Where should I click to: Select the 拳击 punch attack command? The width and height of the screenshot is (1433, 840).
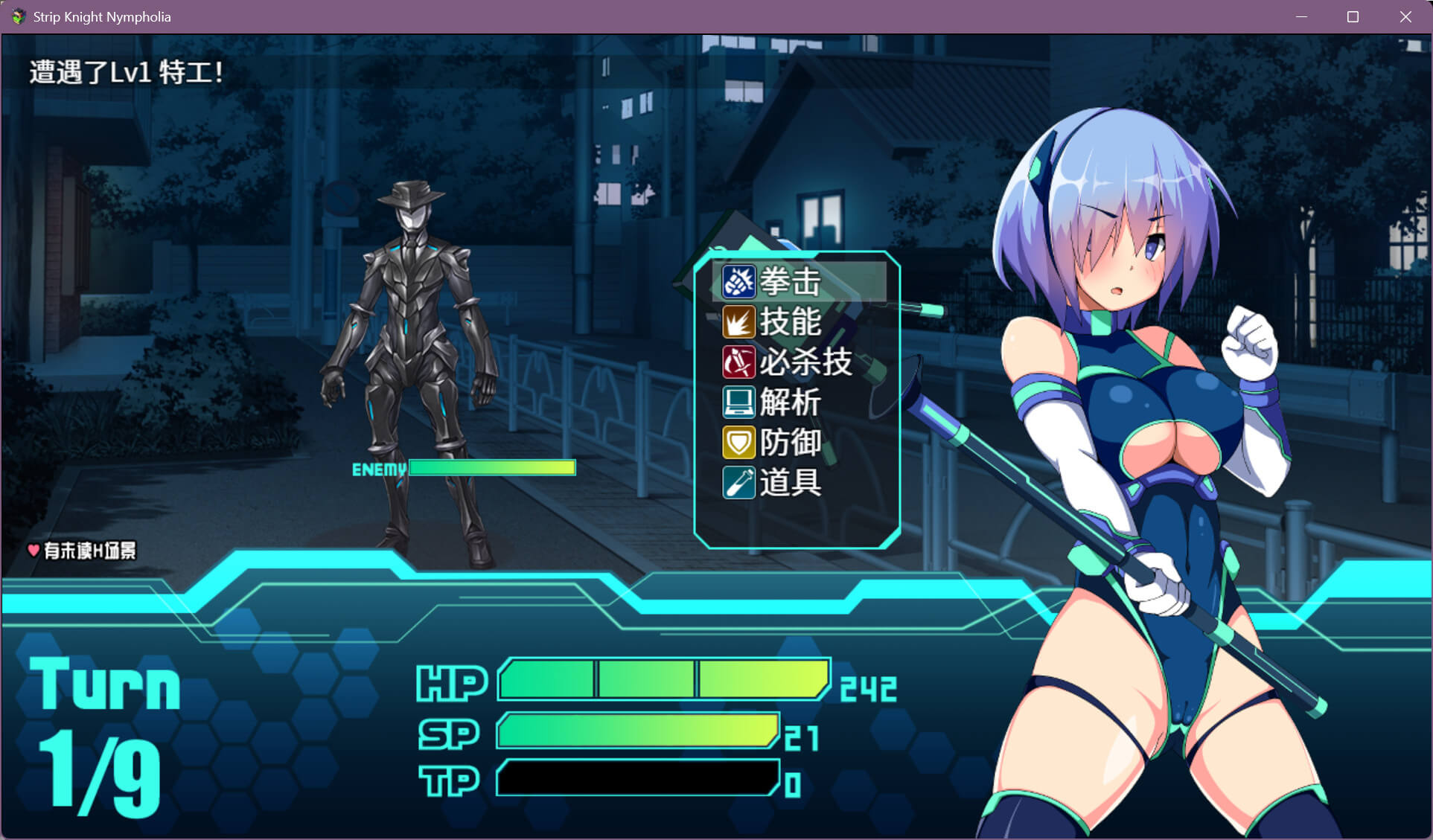(789, 282)
